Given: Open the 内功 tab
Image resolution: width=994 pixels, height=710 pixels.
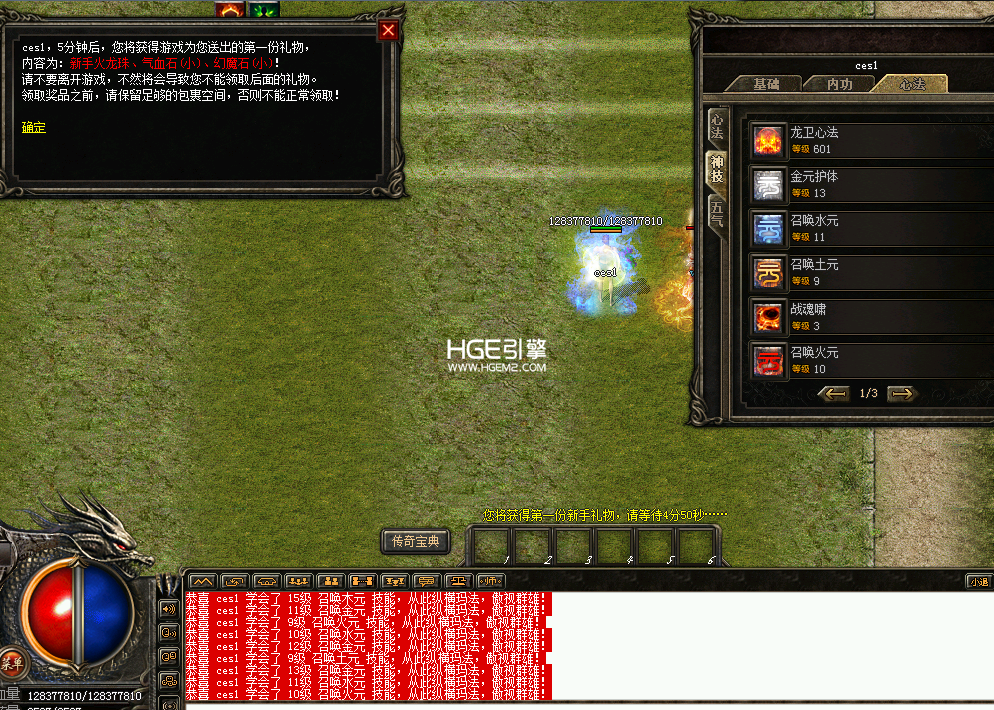Looking at the screenshot, I should (840, 85).
